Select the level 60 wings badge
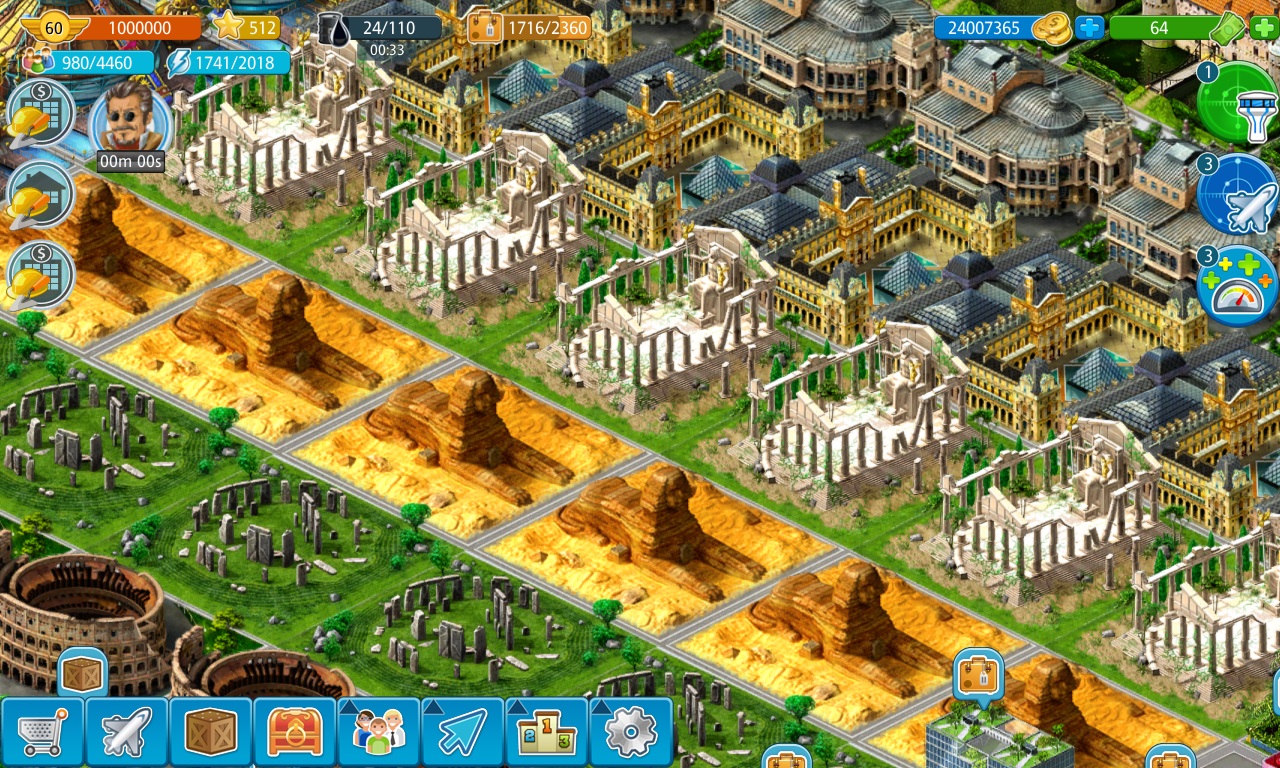The height and width of the screenshot is (768, 1280). (52, 28)
